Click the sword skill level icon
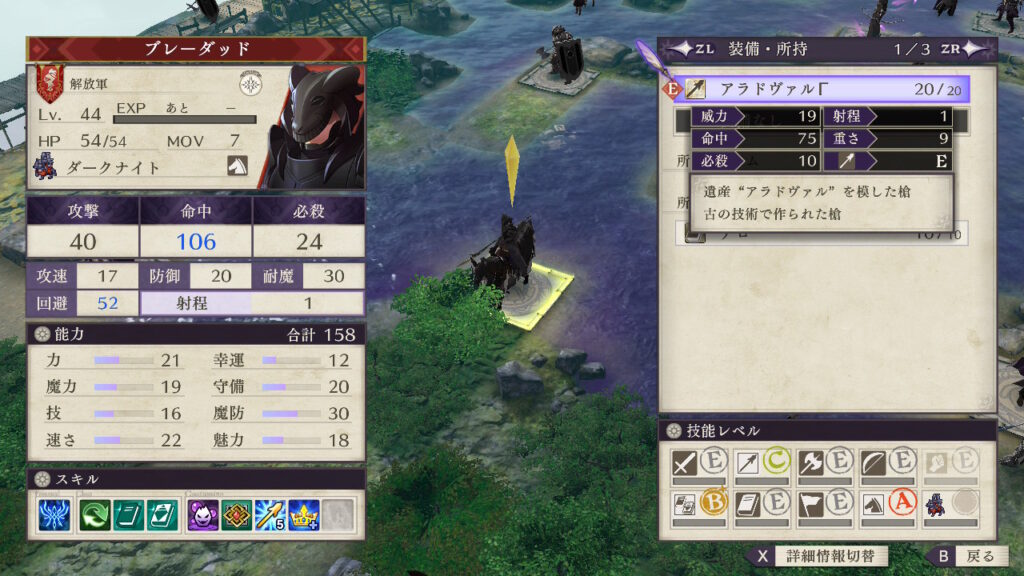Viewport: 1024px width, 576px height. coord(685,463)
